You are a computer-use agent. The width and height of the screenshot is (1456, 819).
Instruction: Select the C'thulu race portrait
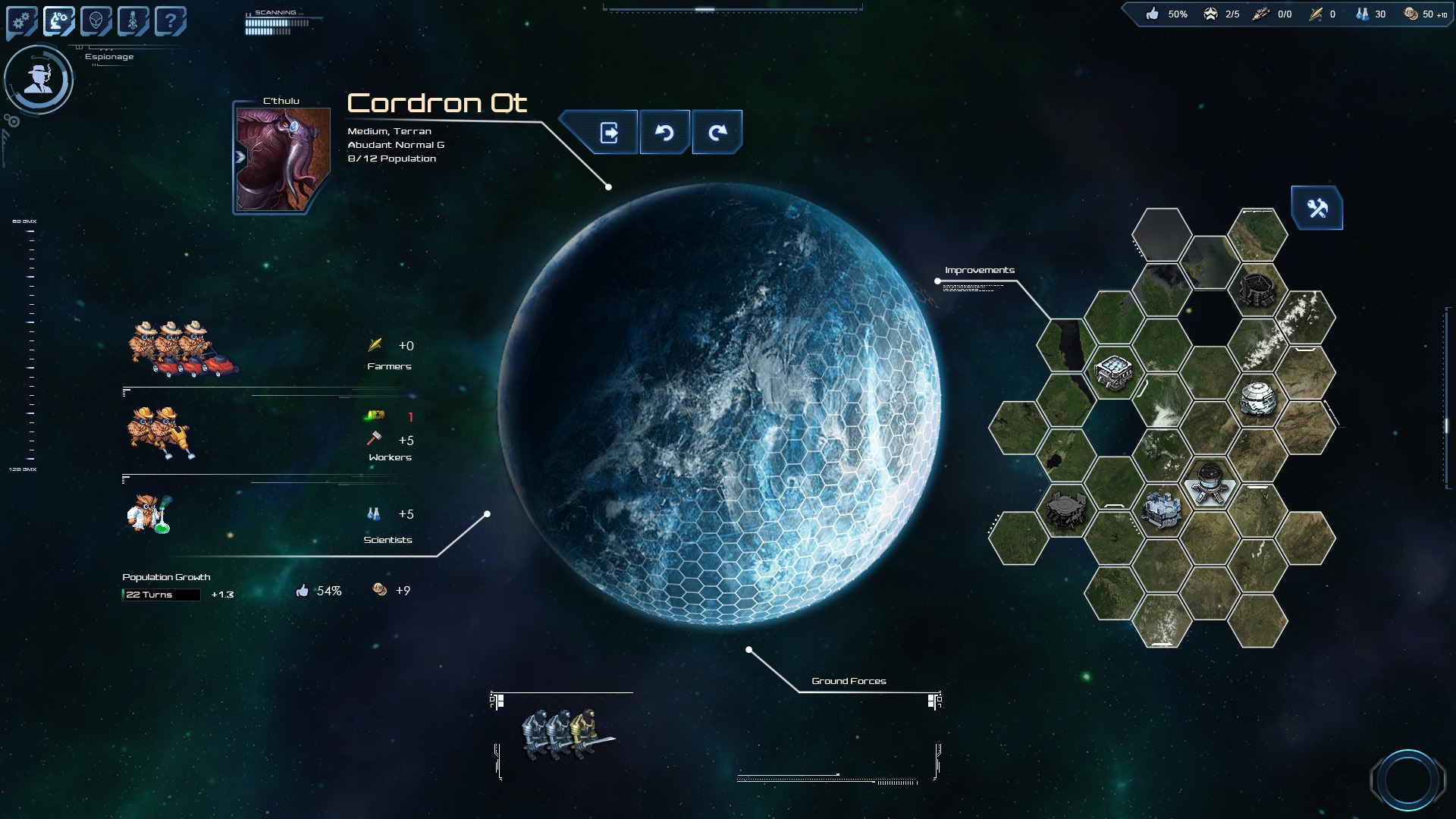[282, 159]
